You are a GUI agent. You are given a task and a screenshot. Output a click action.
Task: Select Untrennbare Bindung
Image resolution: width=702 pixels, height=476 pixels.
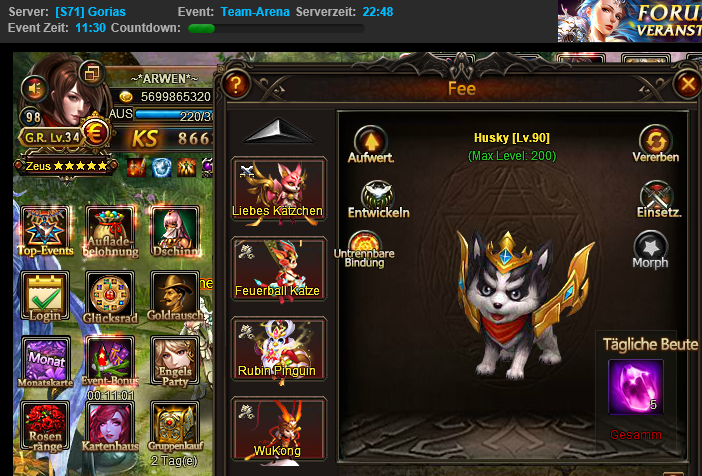[363, 246]
